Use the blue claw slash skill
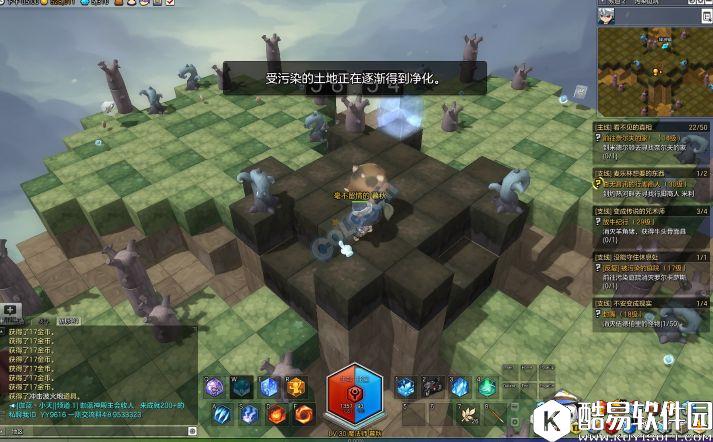Image resolution: width=713 pixels, height=442 pixels. [221, 414]
